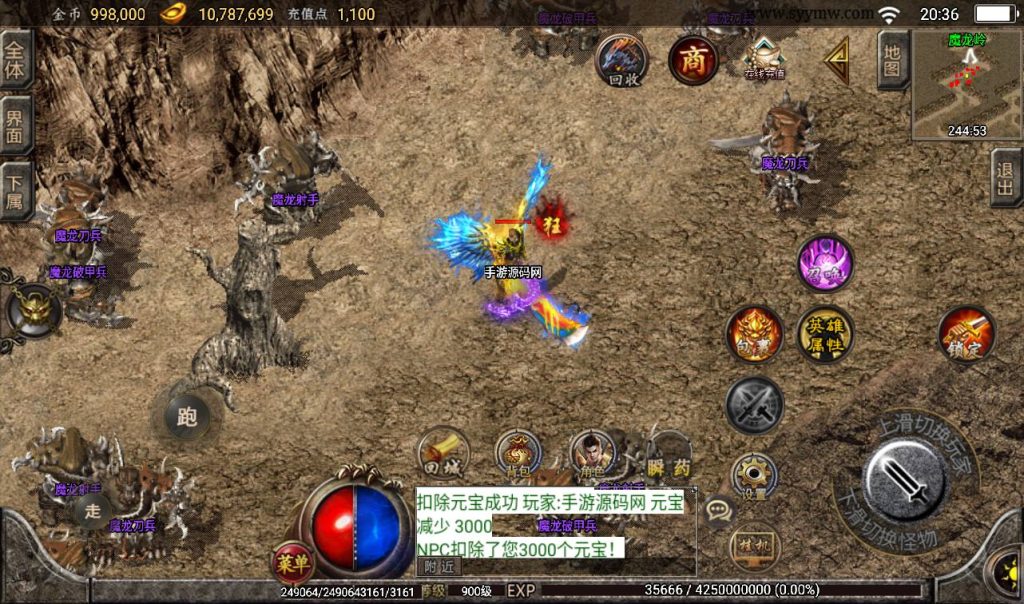The width and height of the screenshot is (1024, 604).
Task: Open the 在线充值 online recharge icon
Action: [x=764, y=58]
